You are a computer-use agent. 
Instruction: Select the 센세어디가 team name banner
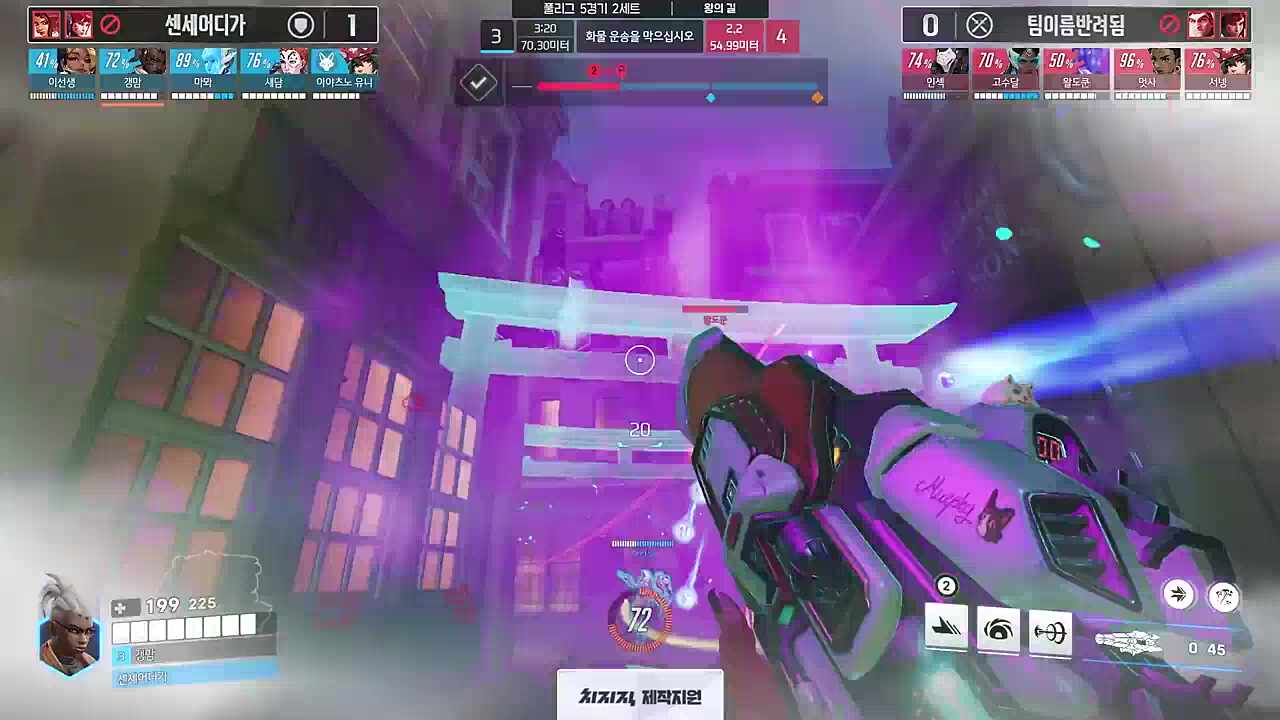[x=204, y=25]
